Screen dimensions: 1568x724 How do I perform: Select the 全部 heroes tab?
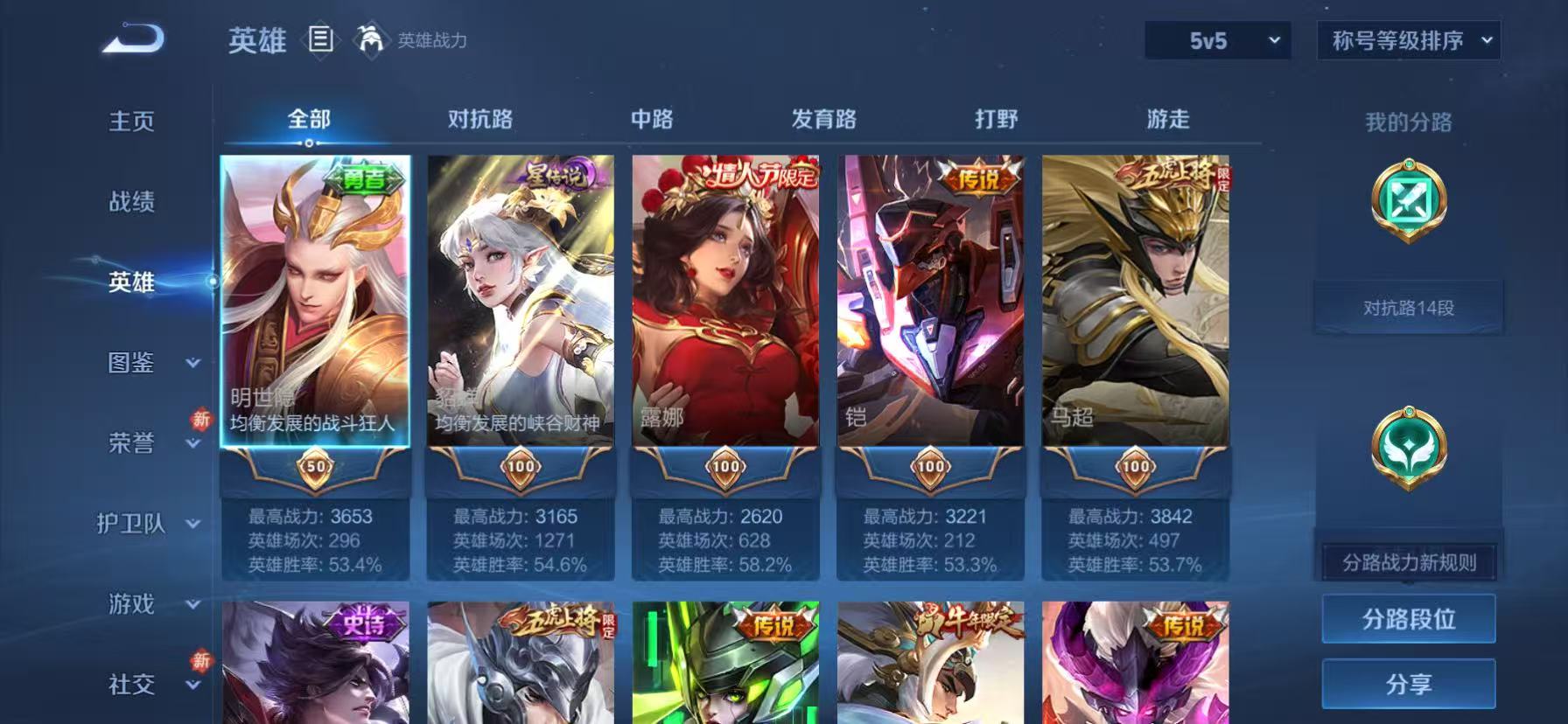click(x=308, y=119)
